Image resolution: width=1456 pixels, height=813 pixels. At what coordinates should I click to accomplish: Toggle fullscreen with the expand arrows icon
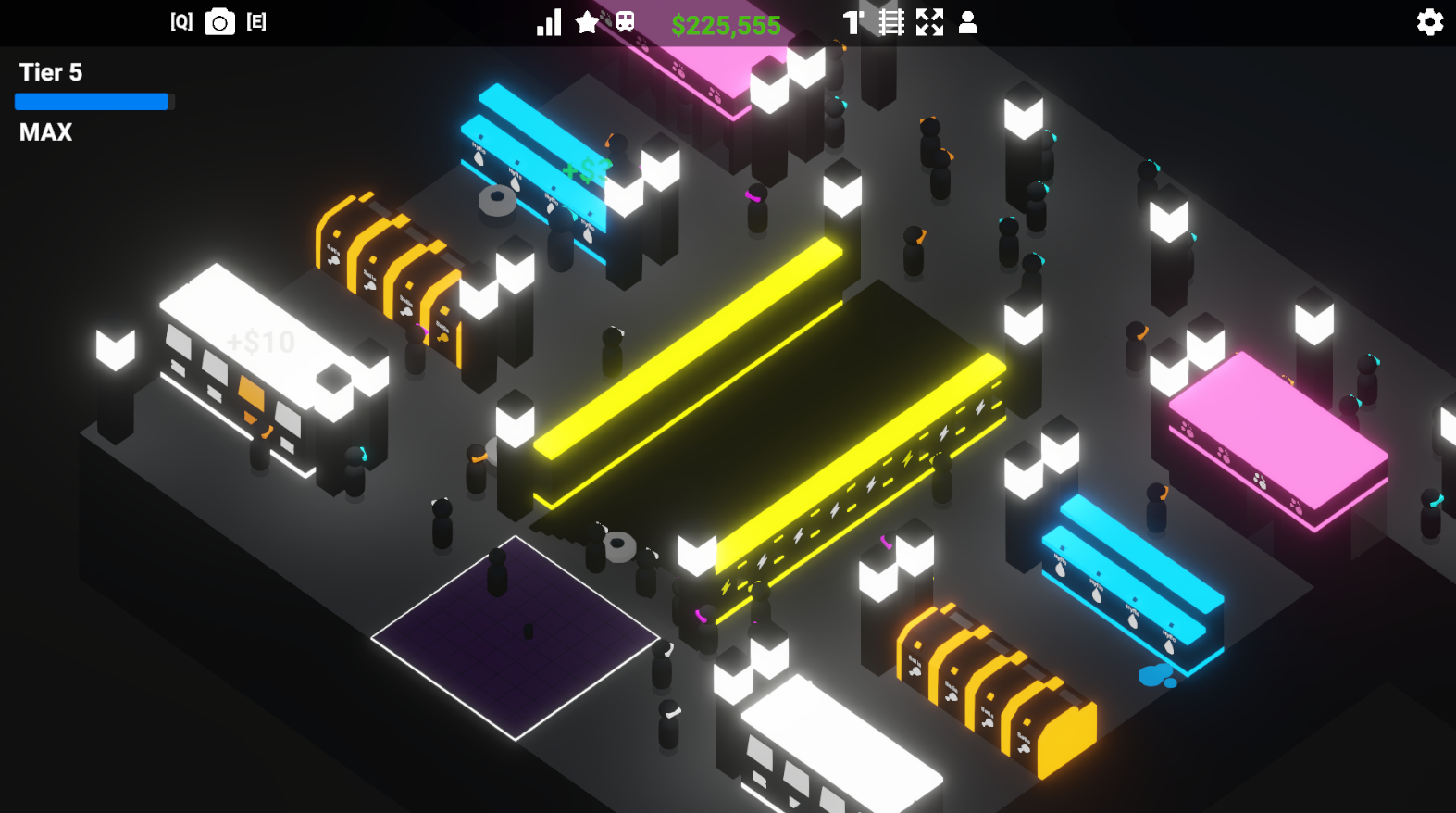tap(930, 21)
